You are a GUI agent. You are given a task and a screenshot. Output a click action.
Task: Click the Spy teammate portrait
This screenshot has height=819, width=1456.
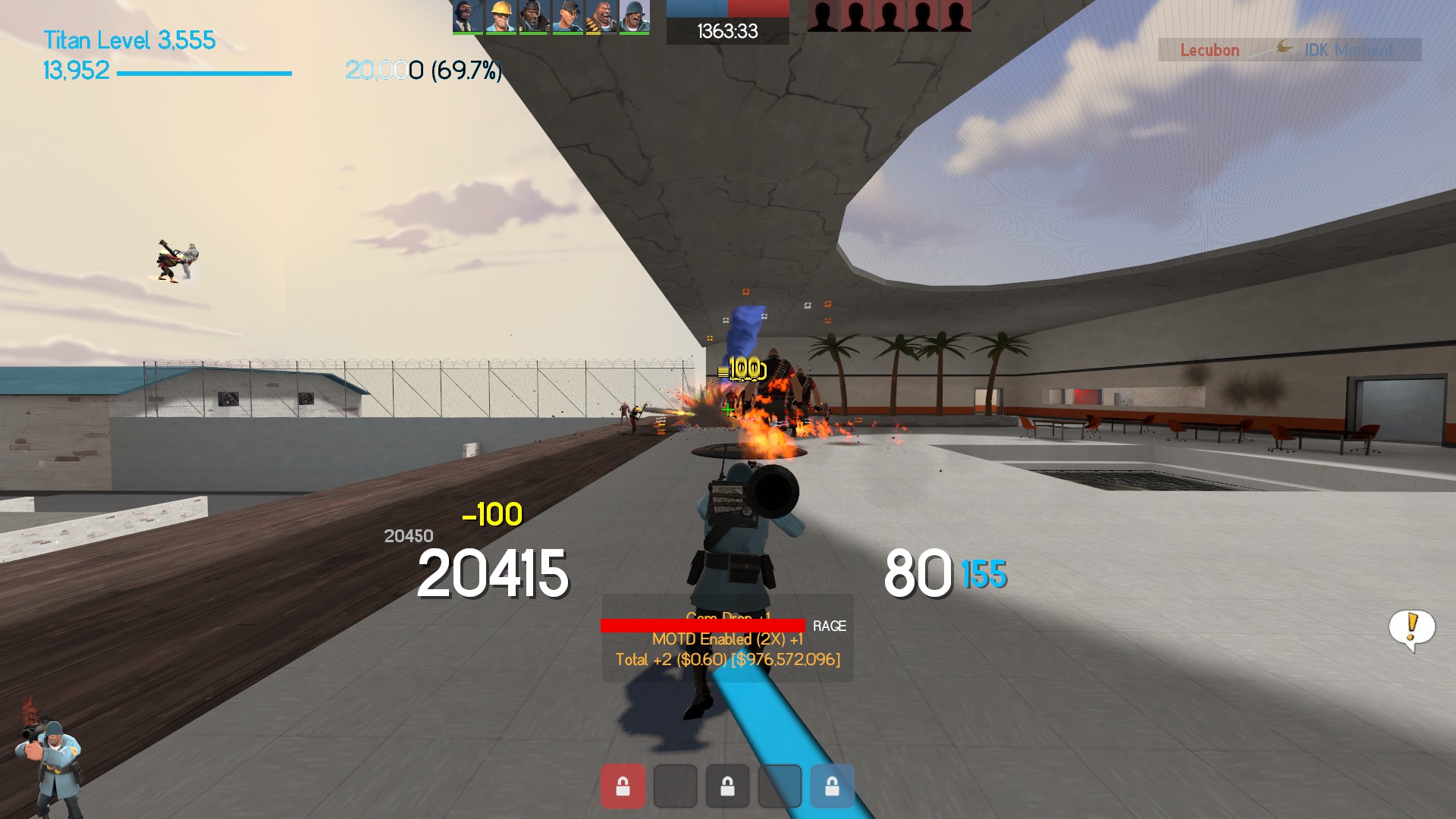click(x=468, y=17)
